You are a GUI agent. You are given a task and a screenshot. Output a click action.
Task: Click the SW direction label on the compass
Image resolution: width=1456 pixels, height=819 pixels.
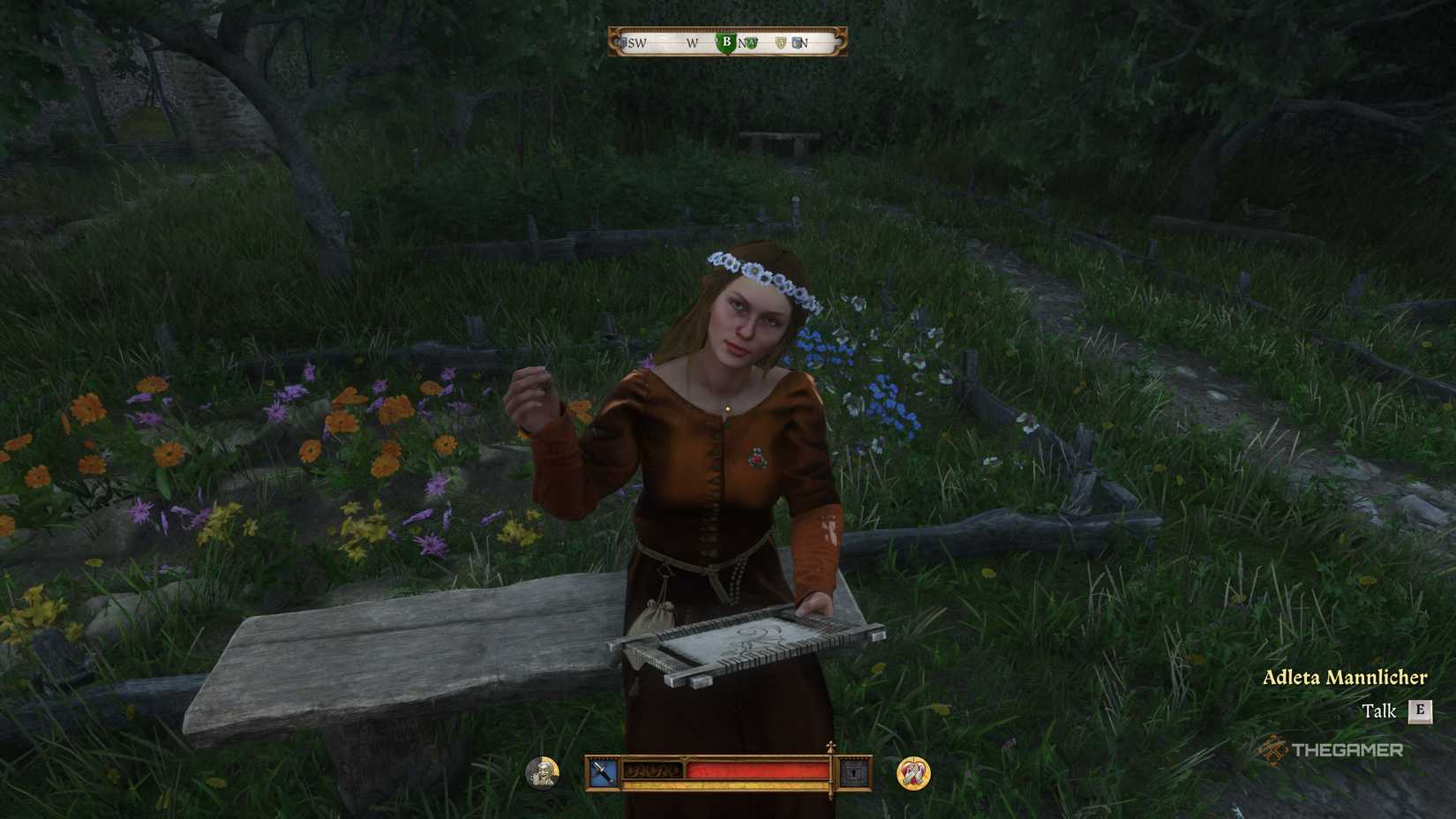(637, 42)
